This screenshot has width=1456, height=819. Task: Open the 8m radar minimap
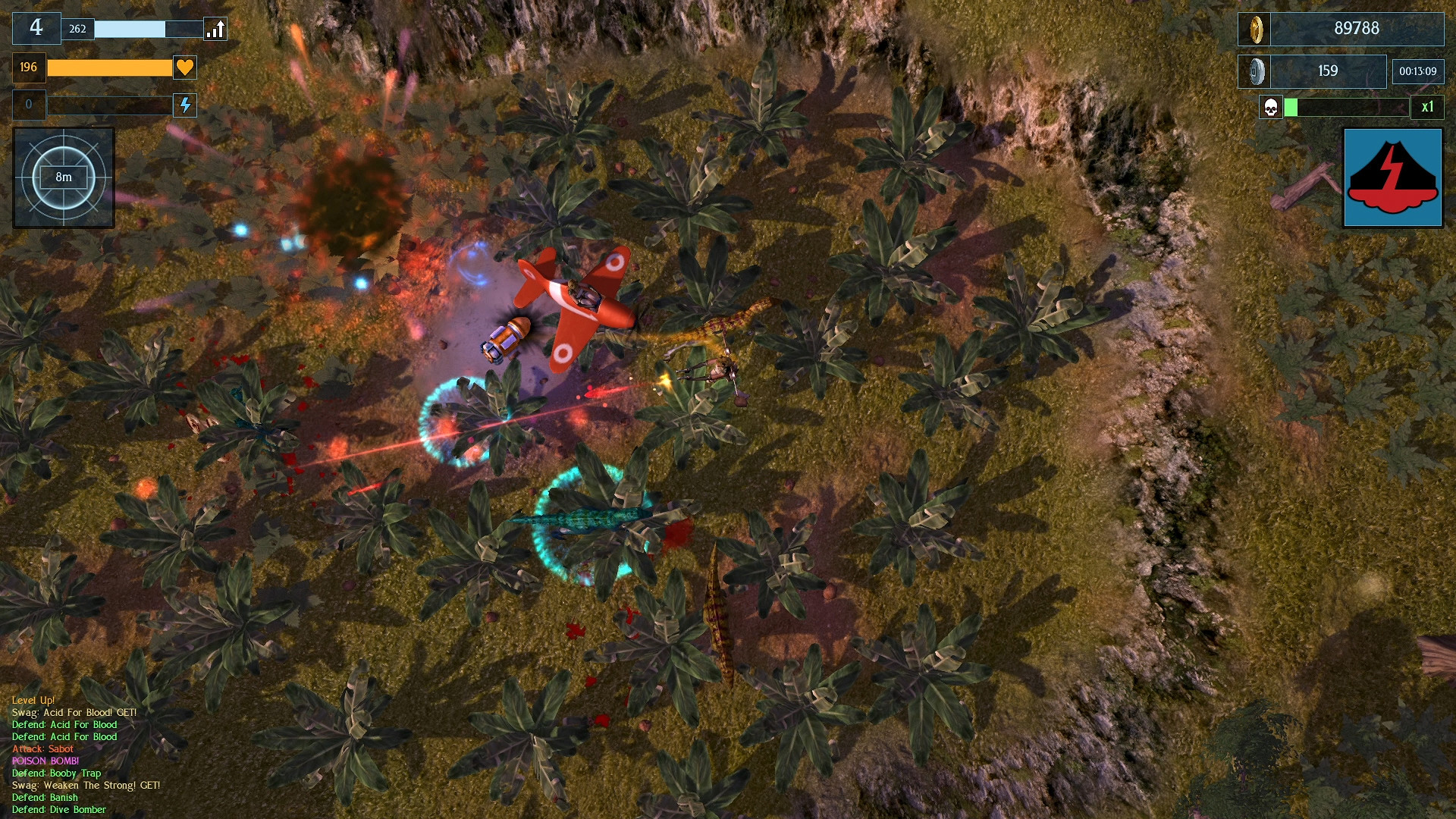pyautogui.click(x=63, y=177)
